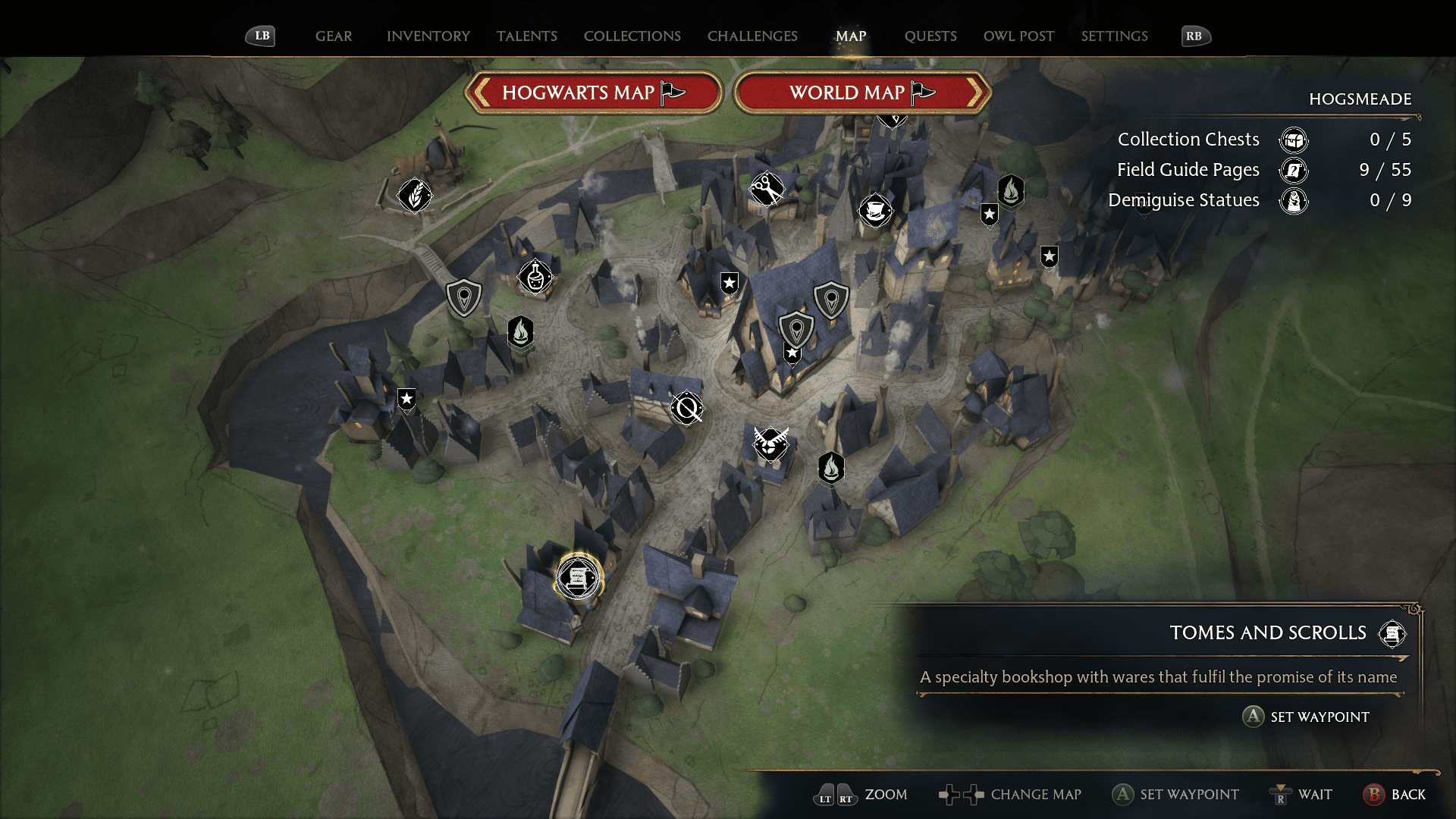Select the crossed-out Q map marker
This screenshot has height=819, width=1456.
click(x=687, y=409)
